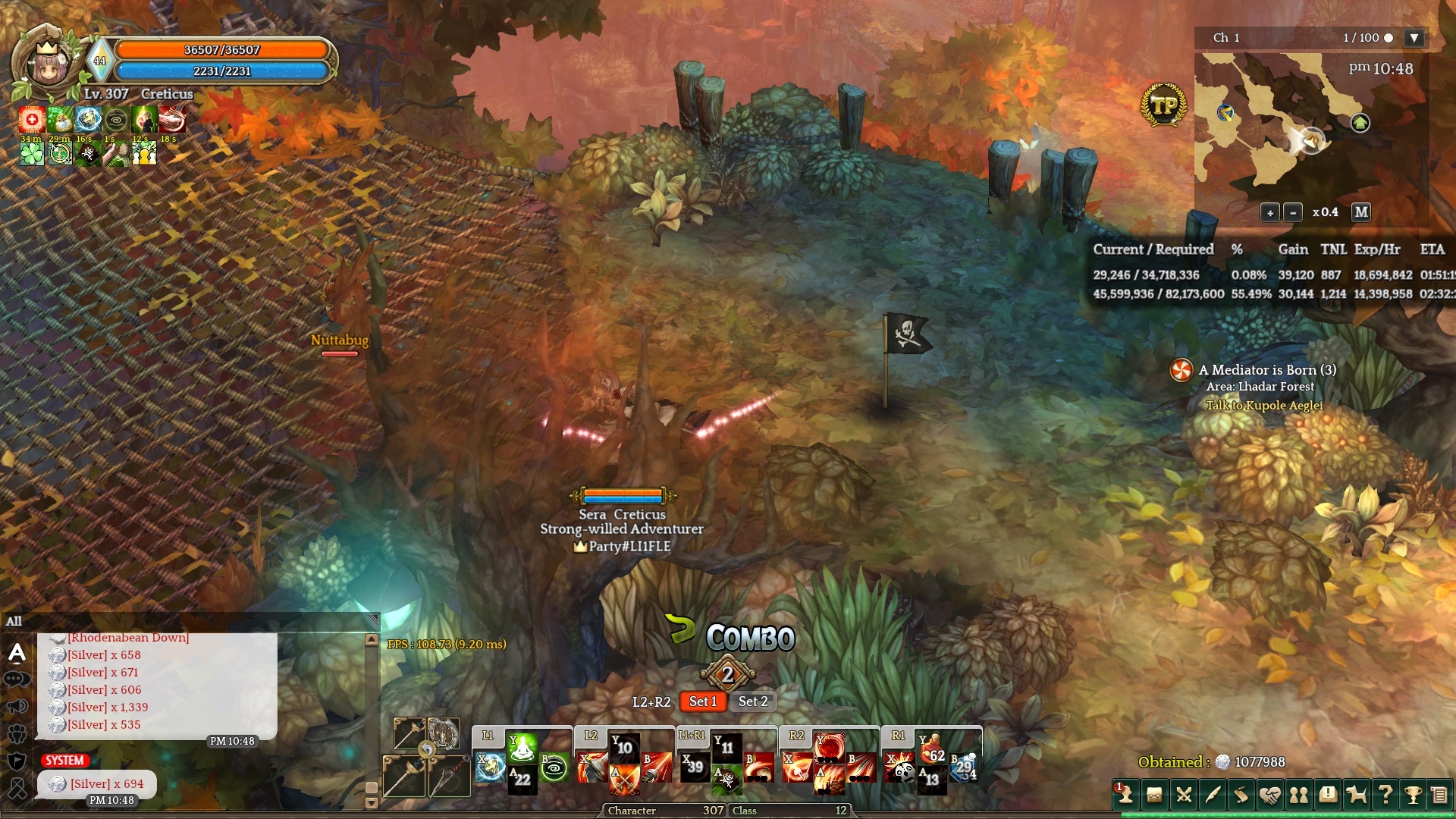Viewport: 1456px width, 819px height.
Task: Open the backpack inventory menu
Action: point(1154,795)
